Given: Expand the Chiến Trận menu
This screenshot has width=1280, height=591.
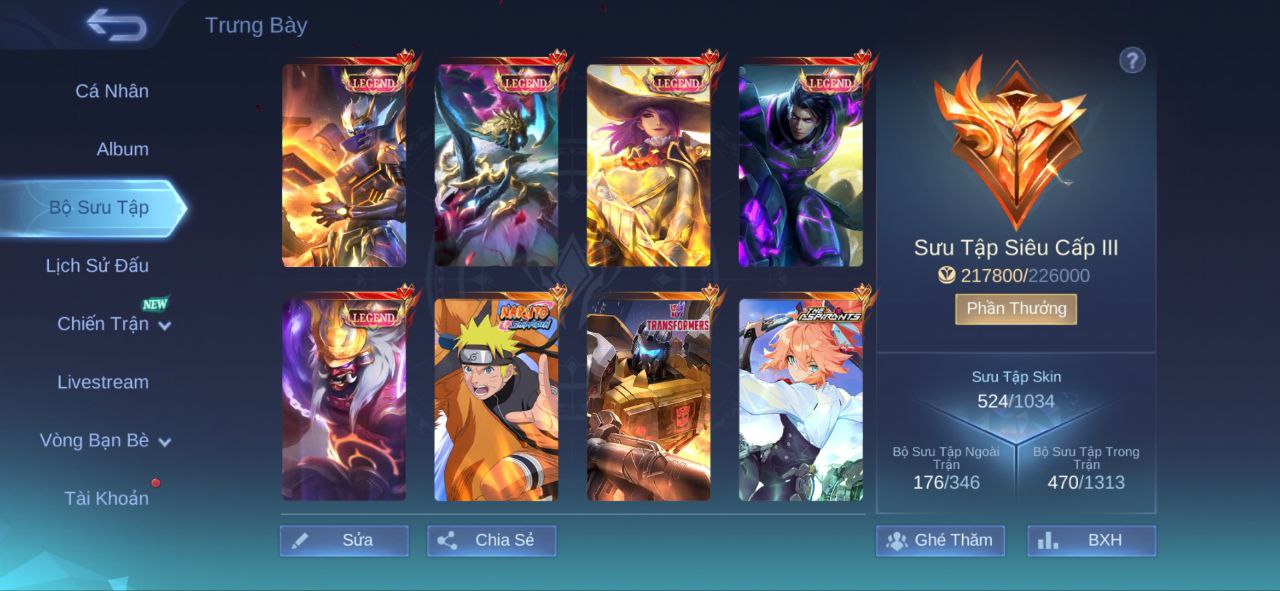Looking at the screenshot, I should click(113, 324).
